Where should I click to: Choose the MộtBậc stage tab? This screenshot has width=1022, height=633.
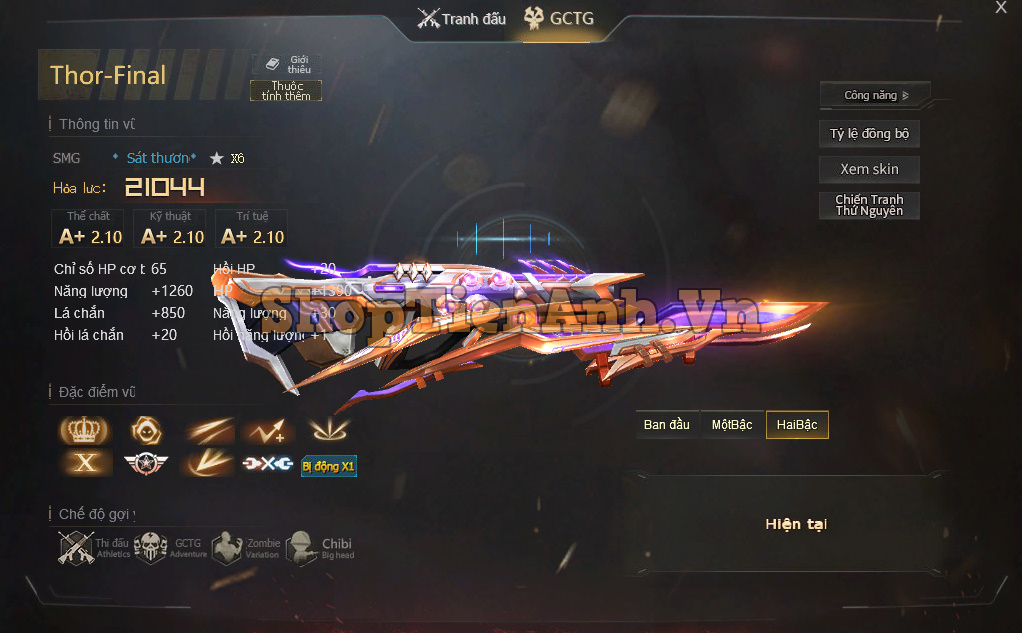coord(732,425)
